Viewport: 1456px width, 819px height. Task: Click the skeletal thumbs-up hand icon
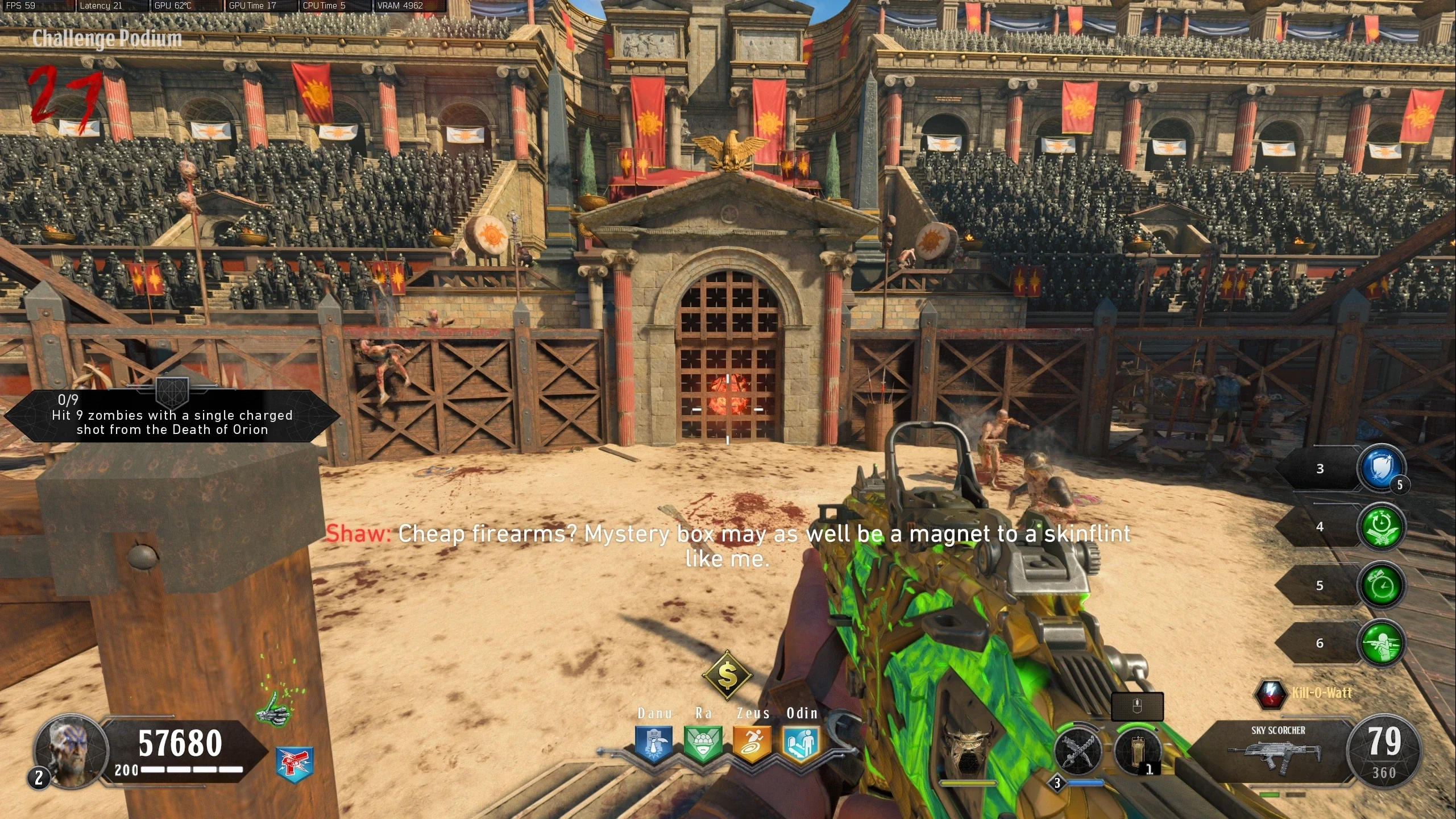[x=275, y=708]
